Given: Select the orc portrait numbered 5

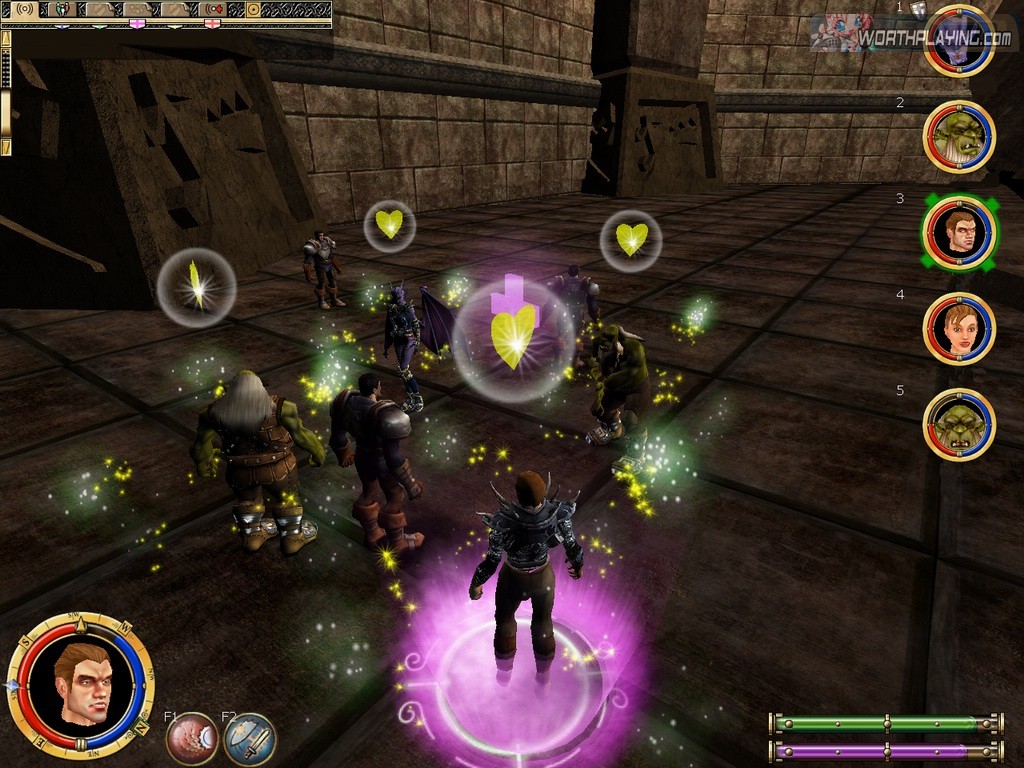Looking at the screenshot, I should point(959,425).
